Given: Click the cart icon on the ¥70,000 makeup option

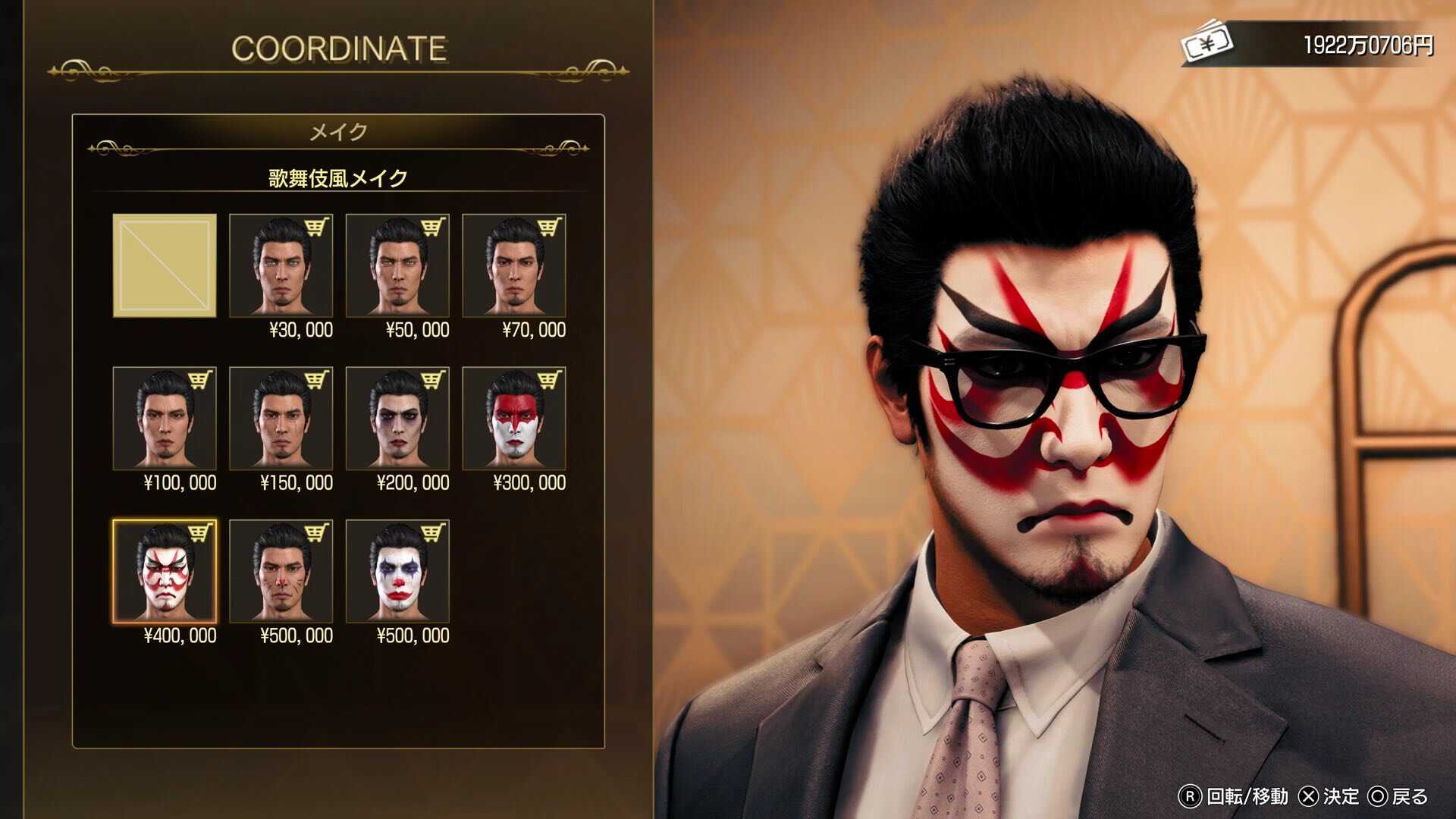Looking at the screenshot, I should [551, 227].
